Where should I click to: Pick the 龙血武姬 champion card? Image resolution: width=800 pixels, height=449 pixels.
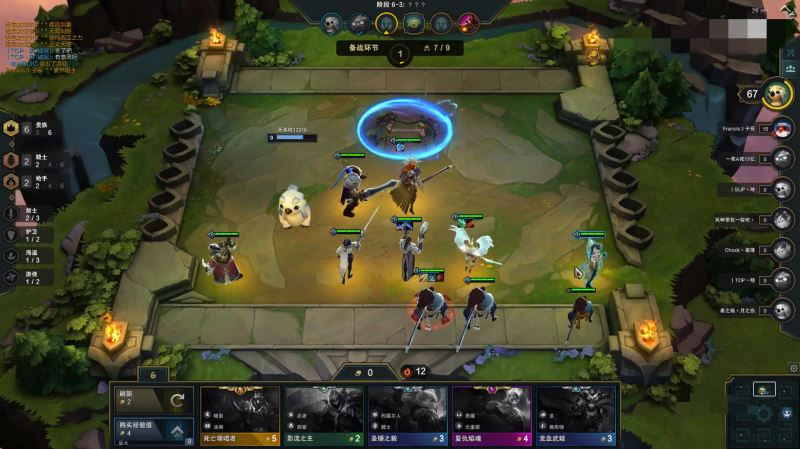click(576, 416)
